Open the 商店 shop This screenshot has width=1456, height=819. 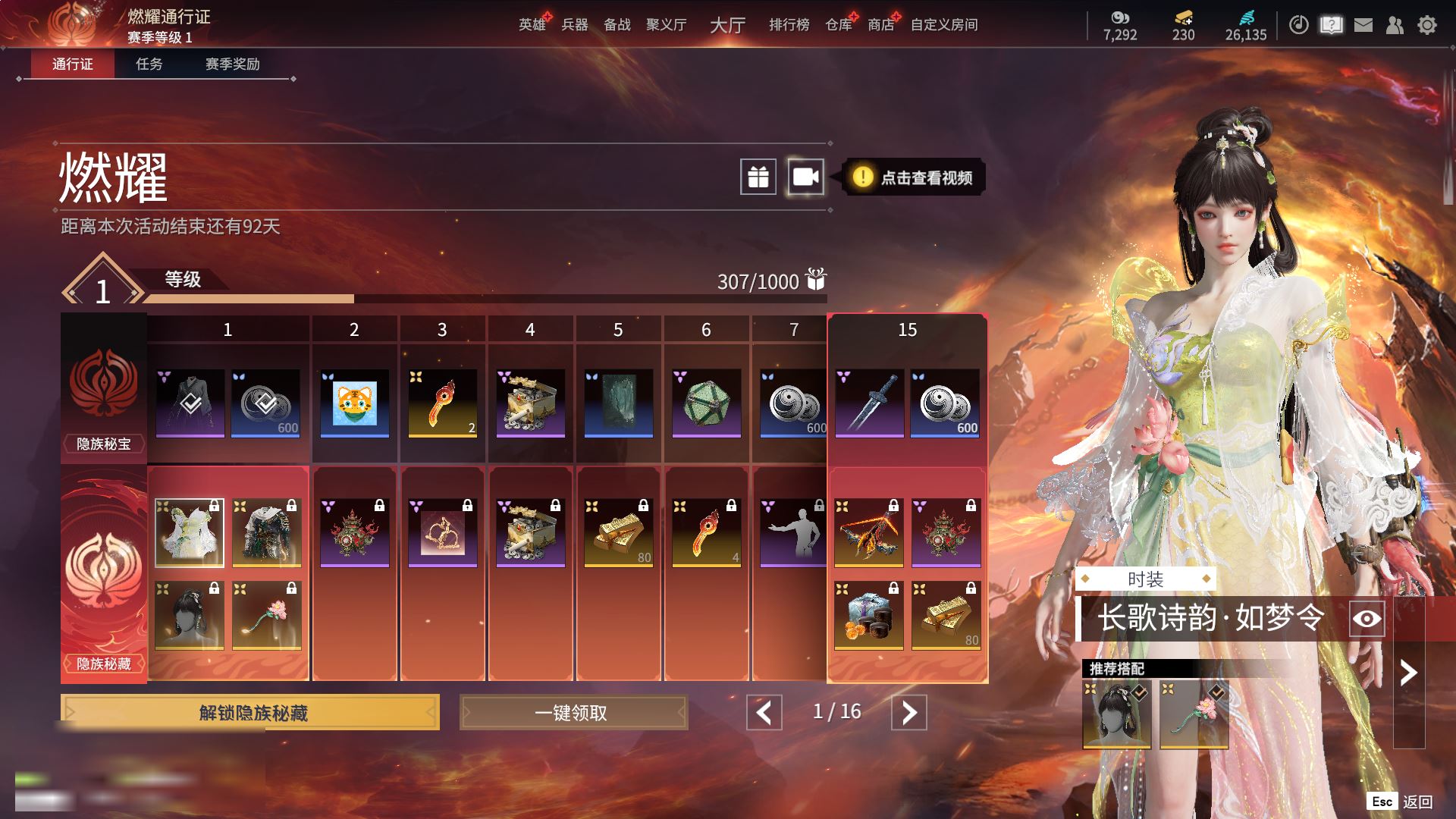tap(880, 25)
